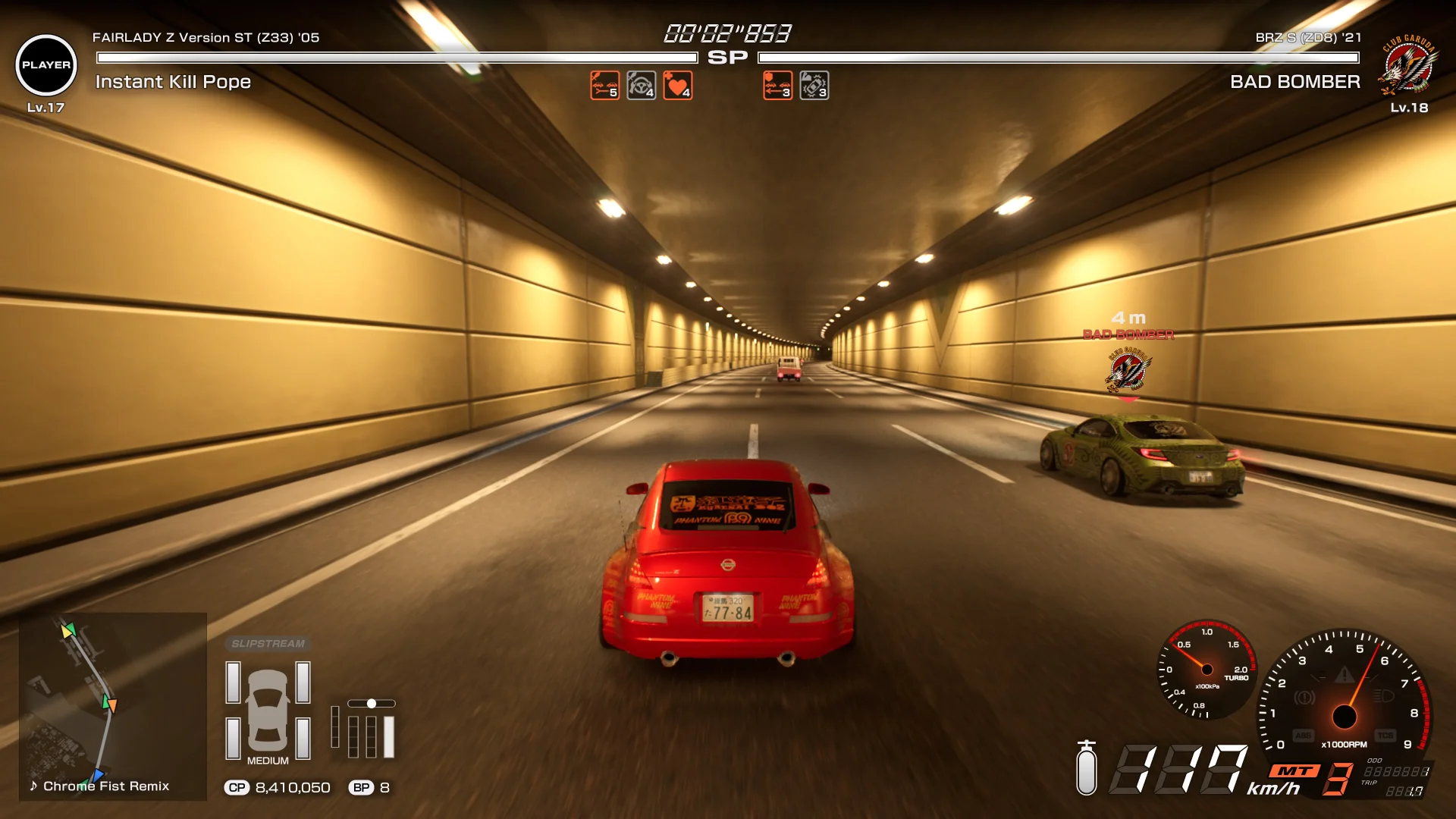This screenshot has height=819, width=1456.
Task: Select the shield and back-arrow cars perk
Action: point(777,86)
